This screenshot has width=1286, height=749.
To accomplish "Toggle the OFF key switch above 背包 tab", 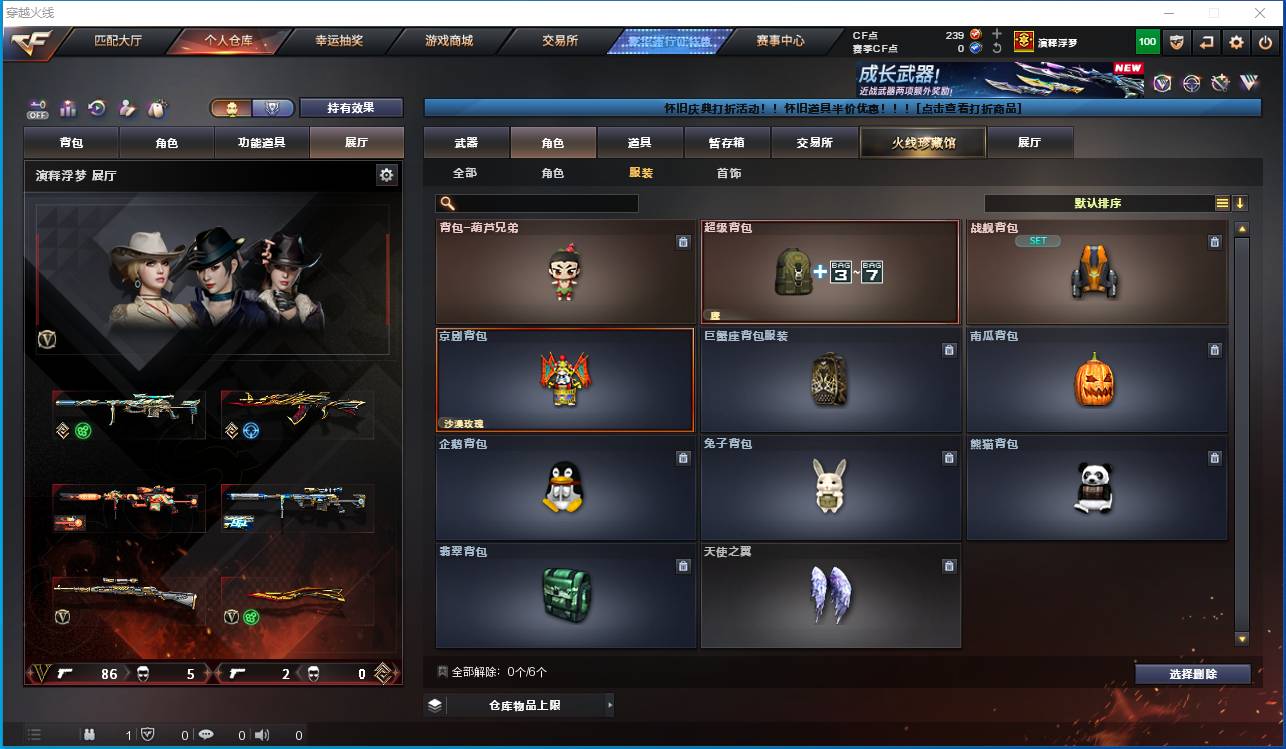I will [36, 108].
